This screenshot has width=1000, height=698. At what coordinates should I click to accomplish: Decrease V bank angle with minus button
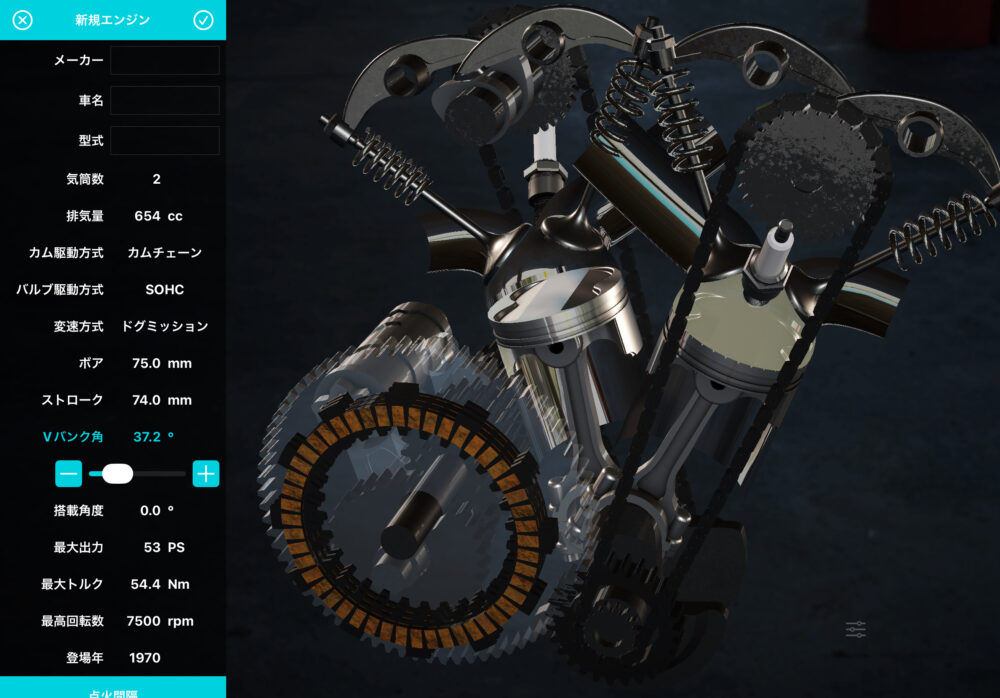[x=68, y=474]
